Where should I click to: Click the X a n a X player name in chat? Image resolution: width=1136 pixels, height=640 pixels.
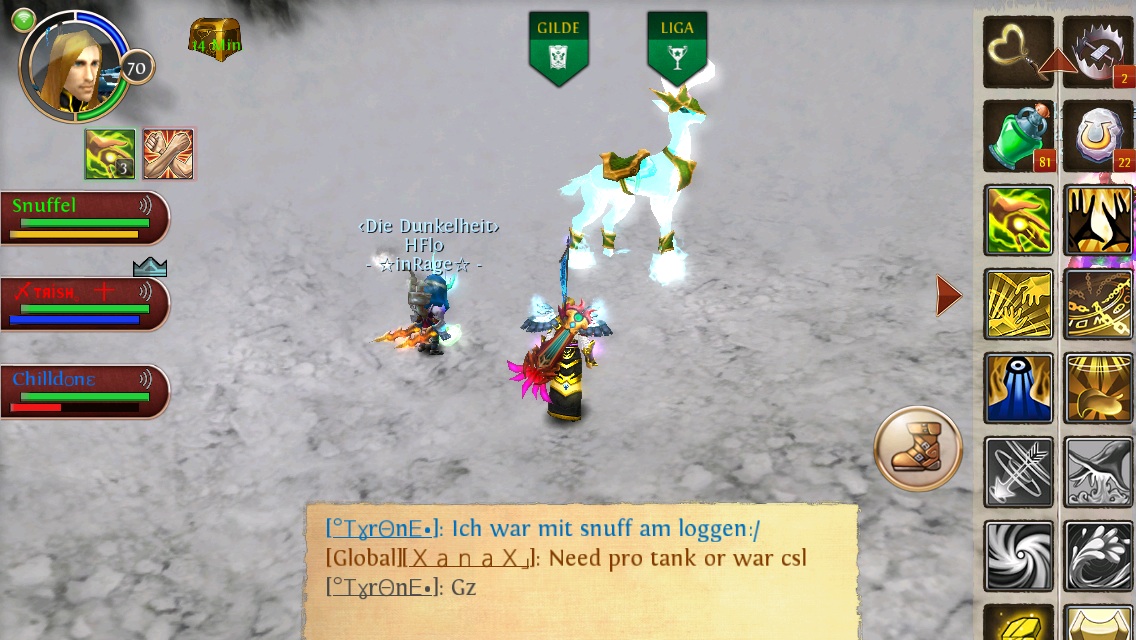pos(471,558)
